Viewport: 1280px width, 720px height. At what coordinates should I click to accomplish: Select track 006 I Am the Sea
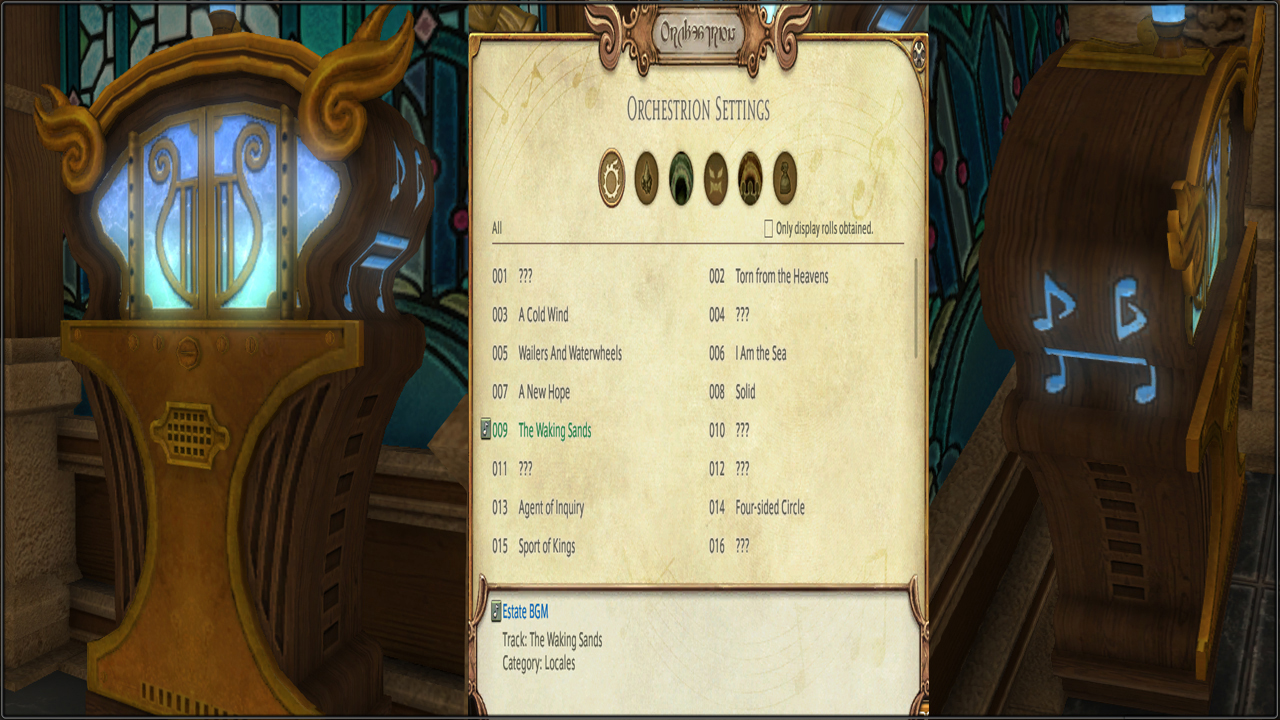click(760, 354)
